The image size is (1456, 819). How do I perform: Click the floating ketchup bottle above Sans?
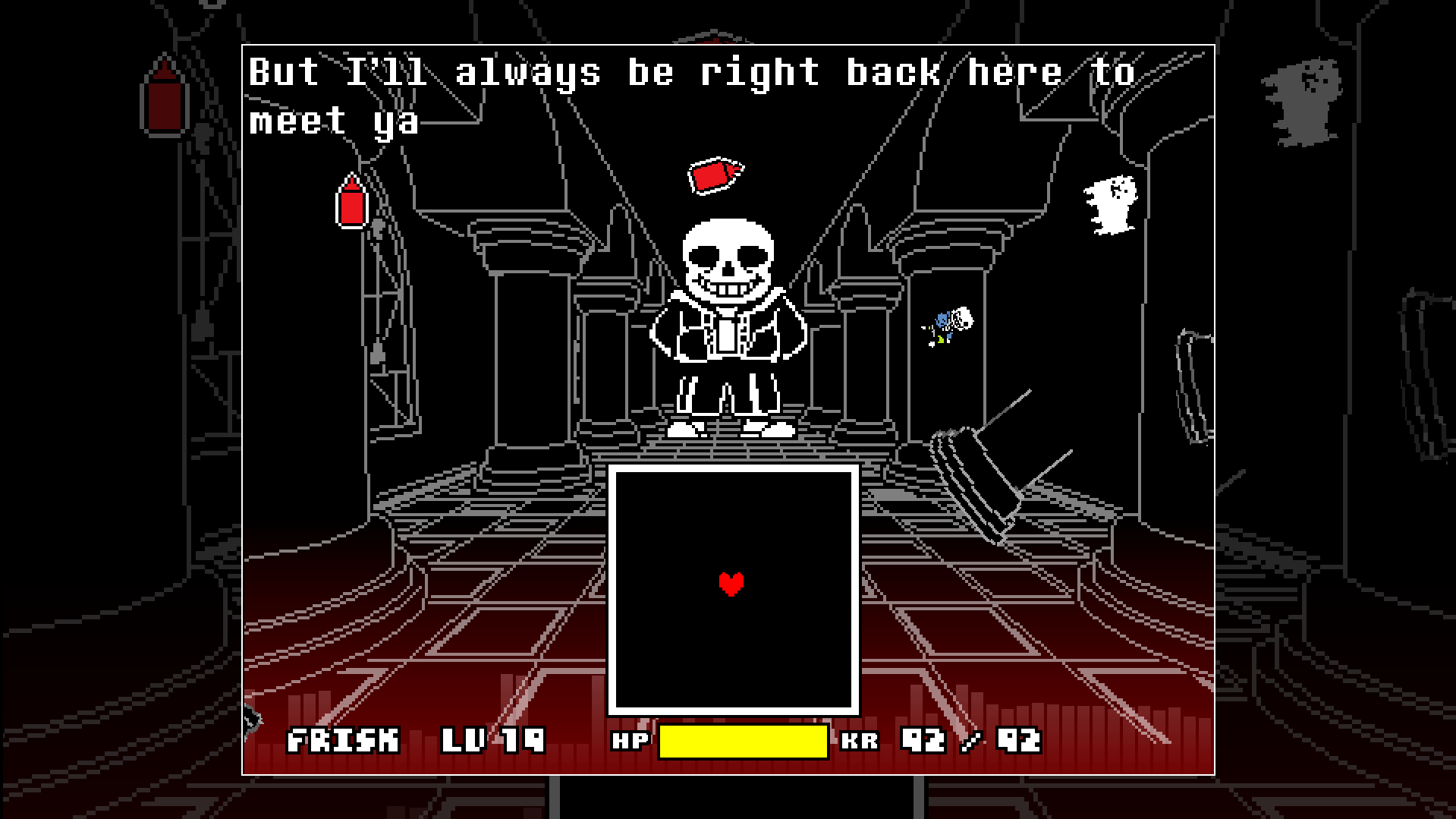pos(716,175)
